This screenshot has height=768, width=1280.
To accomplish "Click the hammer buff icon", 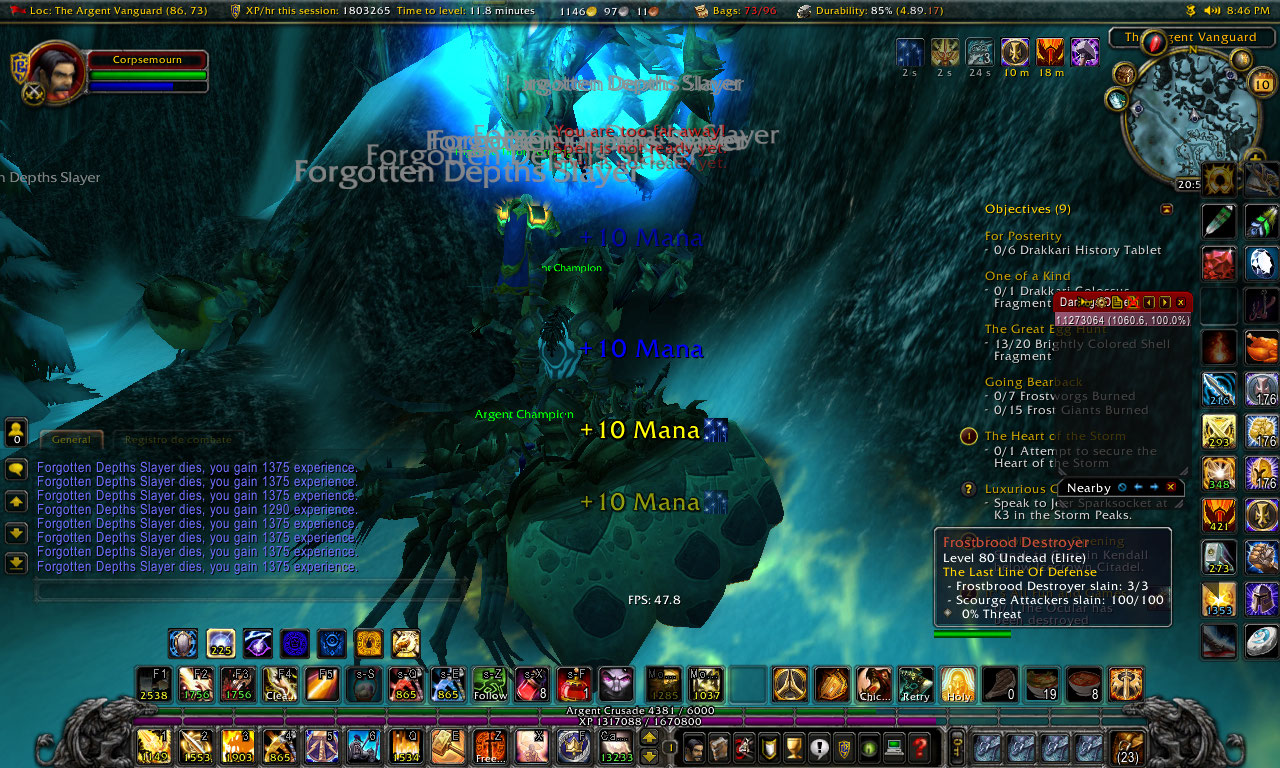I will (x=1085, y=52).
